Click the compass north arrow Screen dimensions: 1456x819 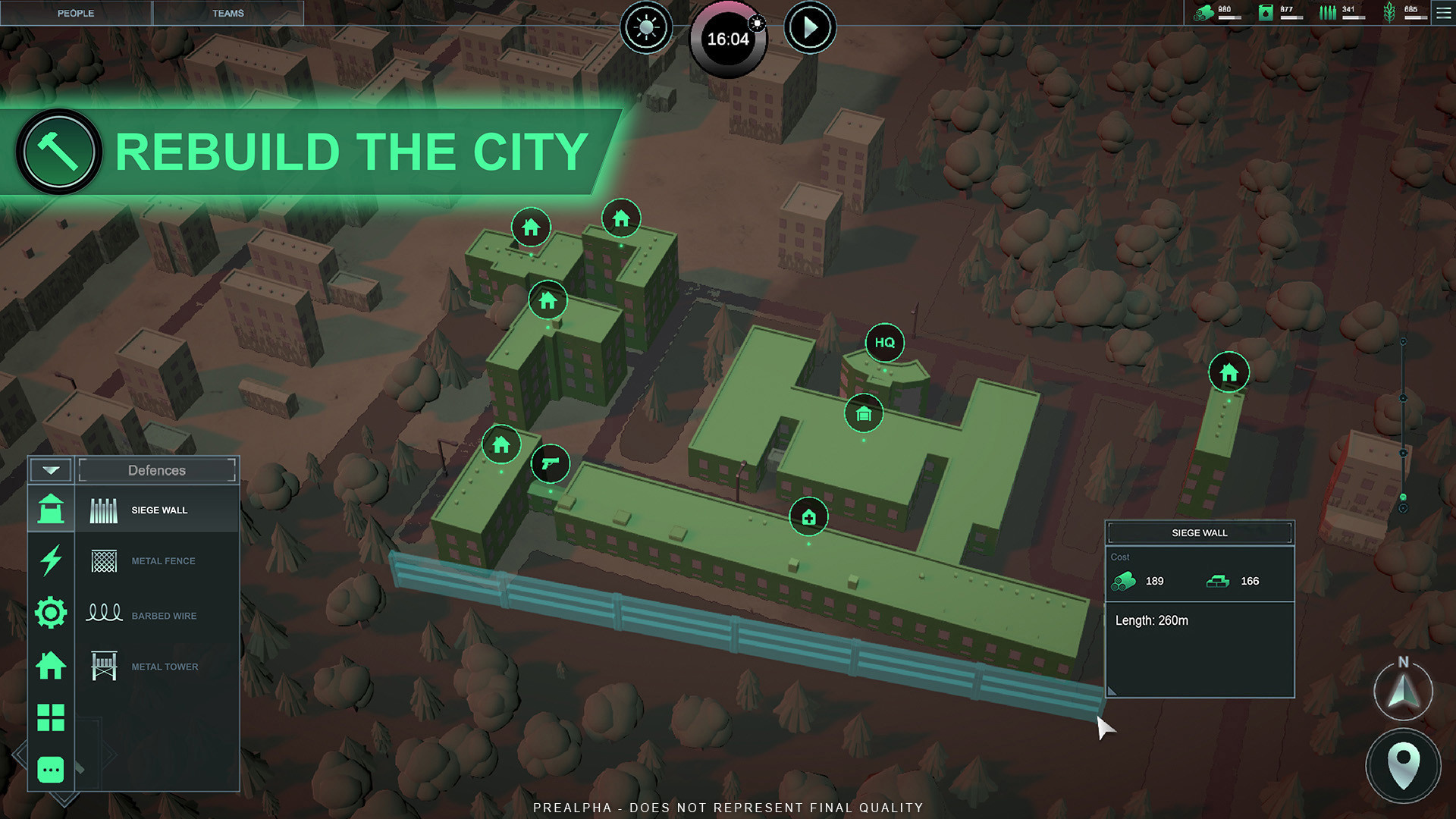[x=1403, y=691]
